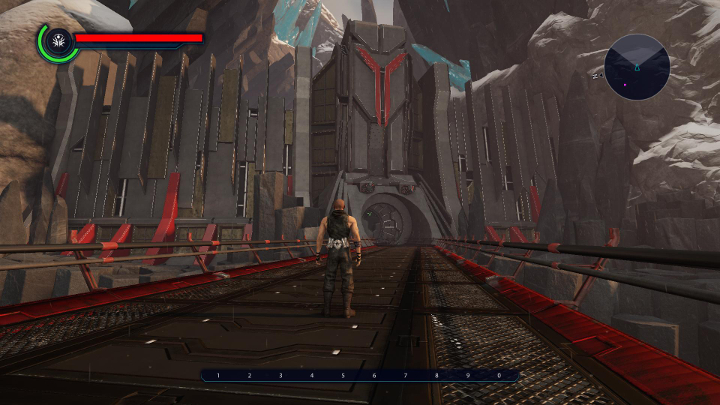Click the circular minimap
Image resolution: width=720 pixels, height=405 pixels.
pos(637,66)
